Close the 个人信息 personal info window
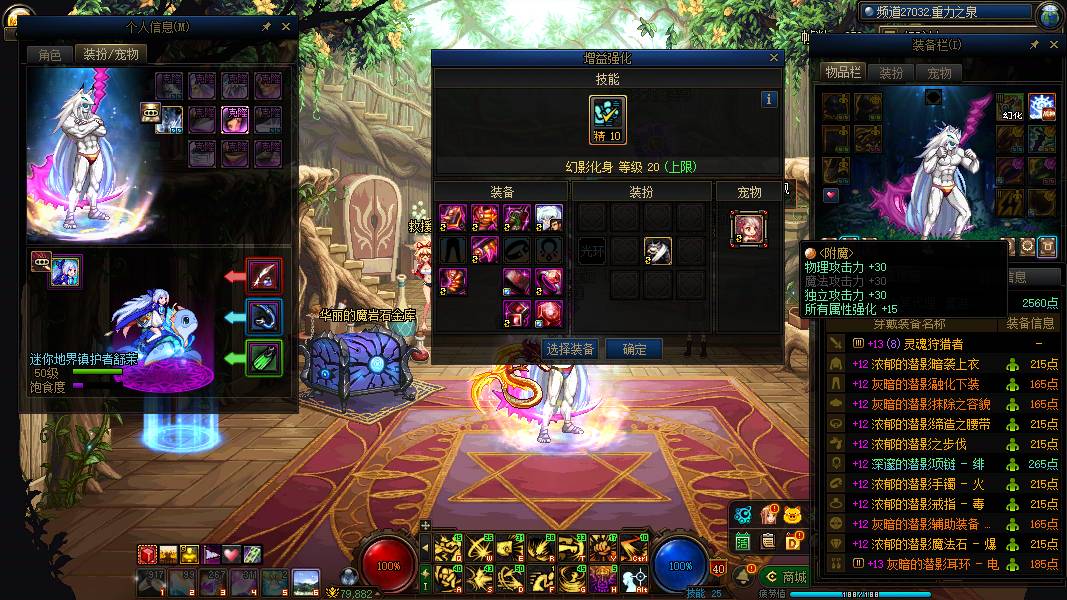Viewport: 1067px width, 600px height. 286,27
